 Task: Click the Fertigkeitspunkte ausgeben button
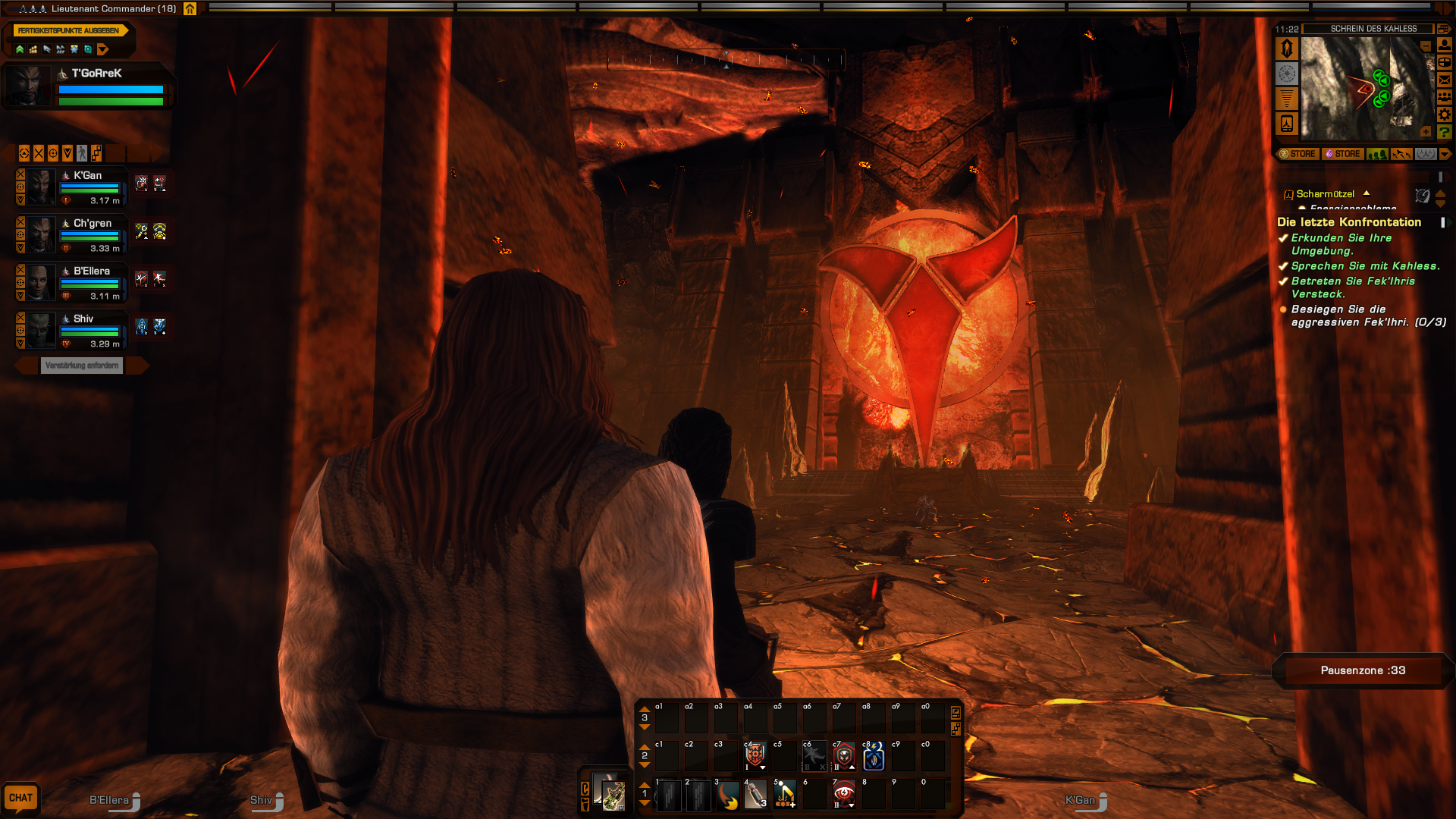pyautogui.click(x=68, y=30)
